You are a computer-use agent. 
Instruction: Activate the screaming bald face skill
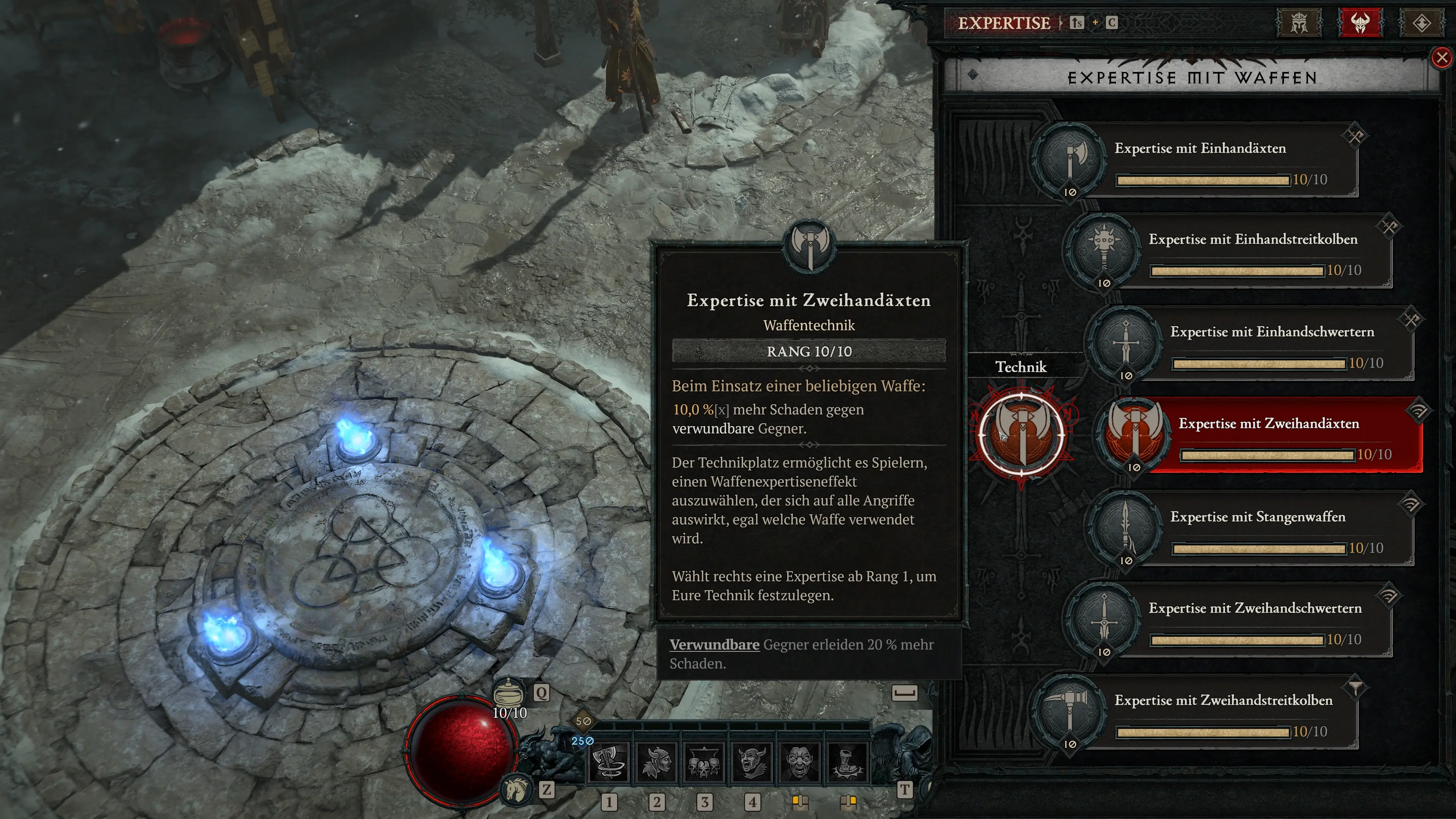pos(799,761)
